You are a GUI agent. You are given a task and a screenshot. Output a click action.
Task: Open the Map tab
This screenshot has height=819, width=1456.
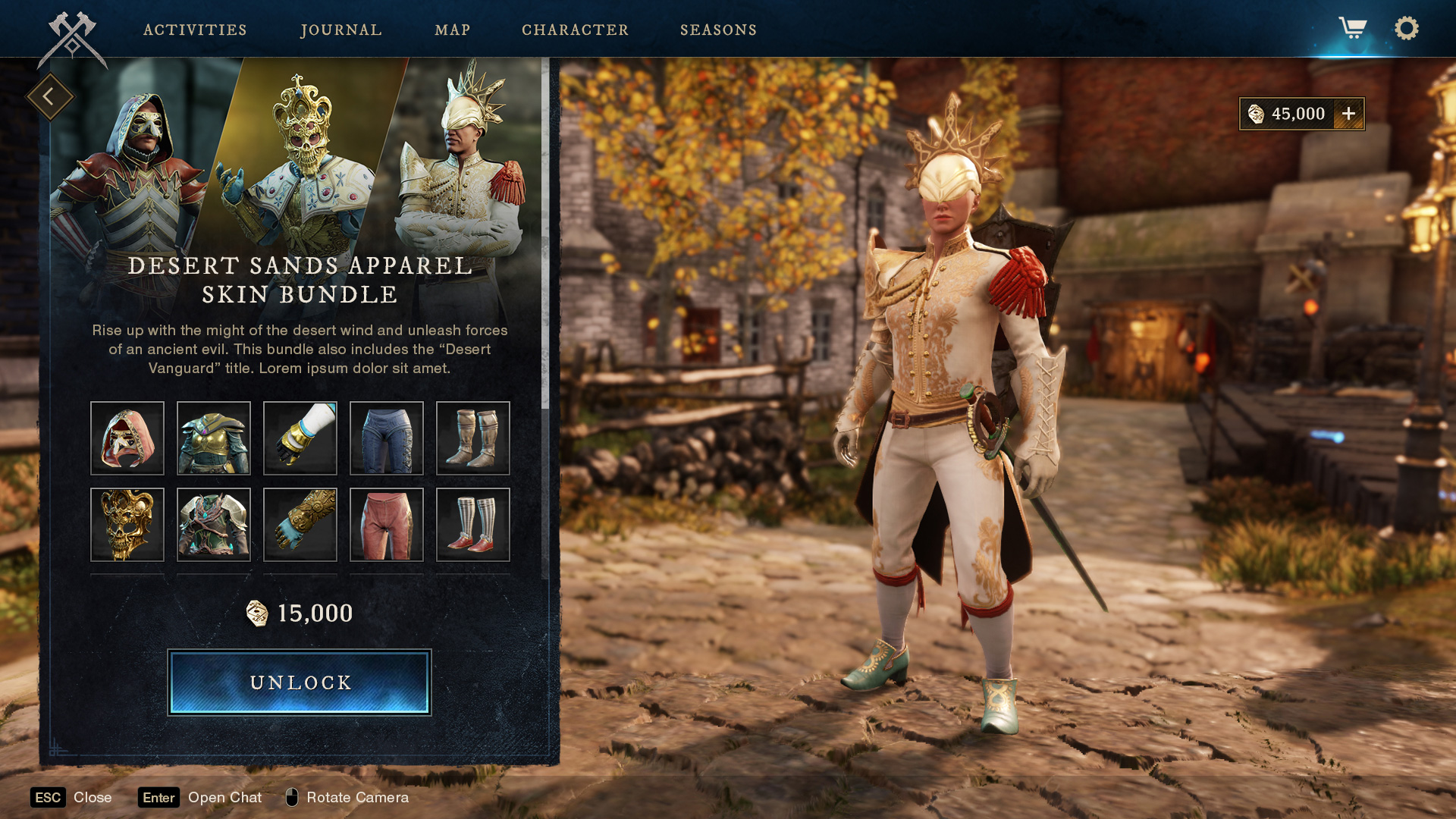(x=453, y=30)
